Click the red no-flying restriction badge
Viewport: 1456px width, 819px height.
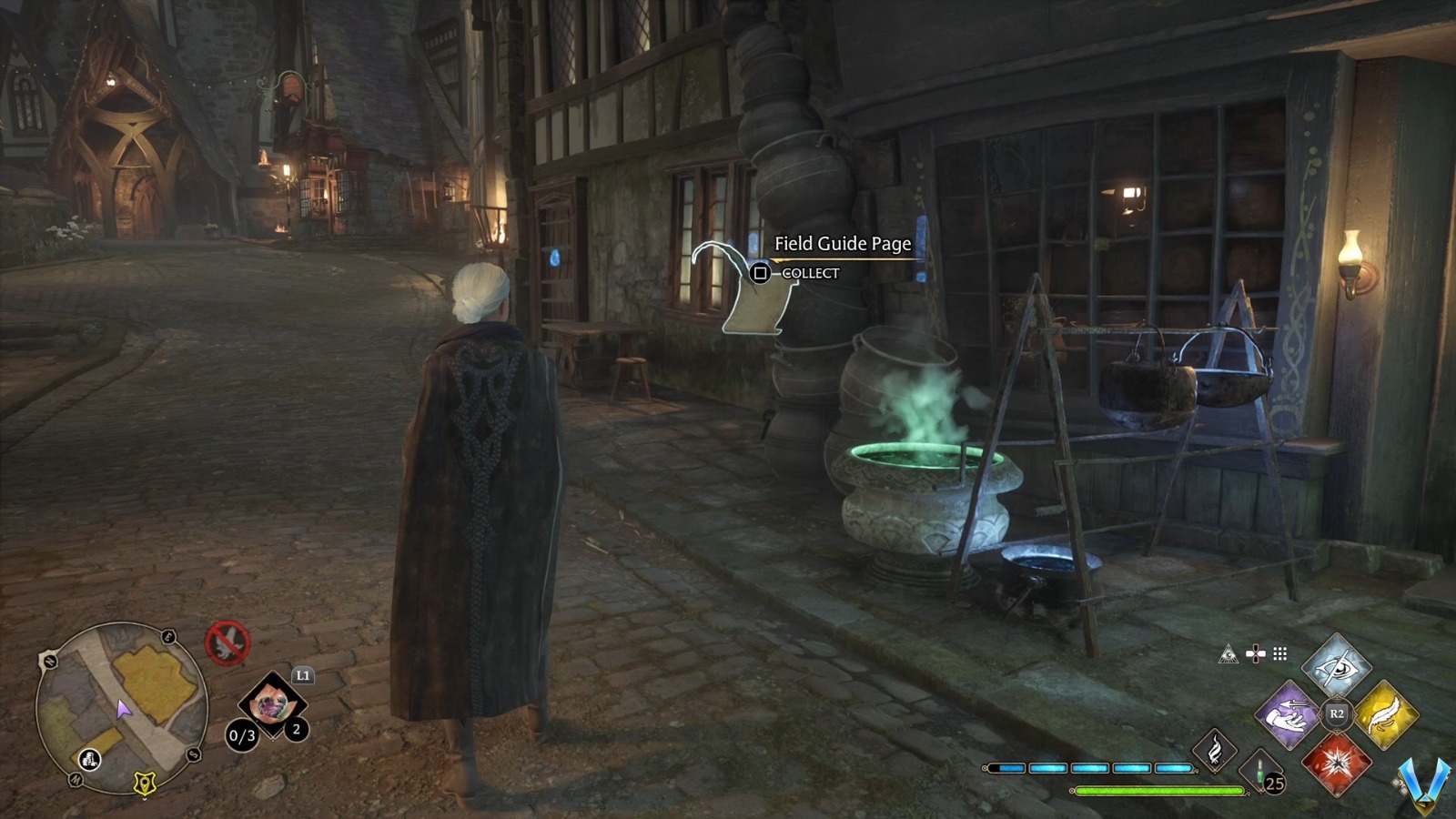228,642
